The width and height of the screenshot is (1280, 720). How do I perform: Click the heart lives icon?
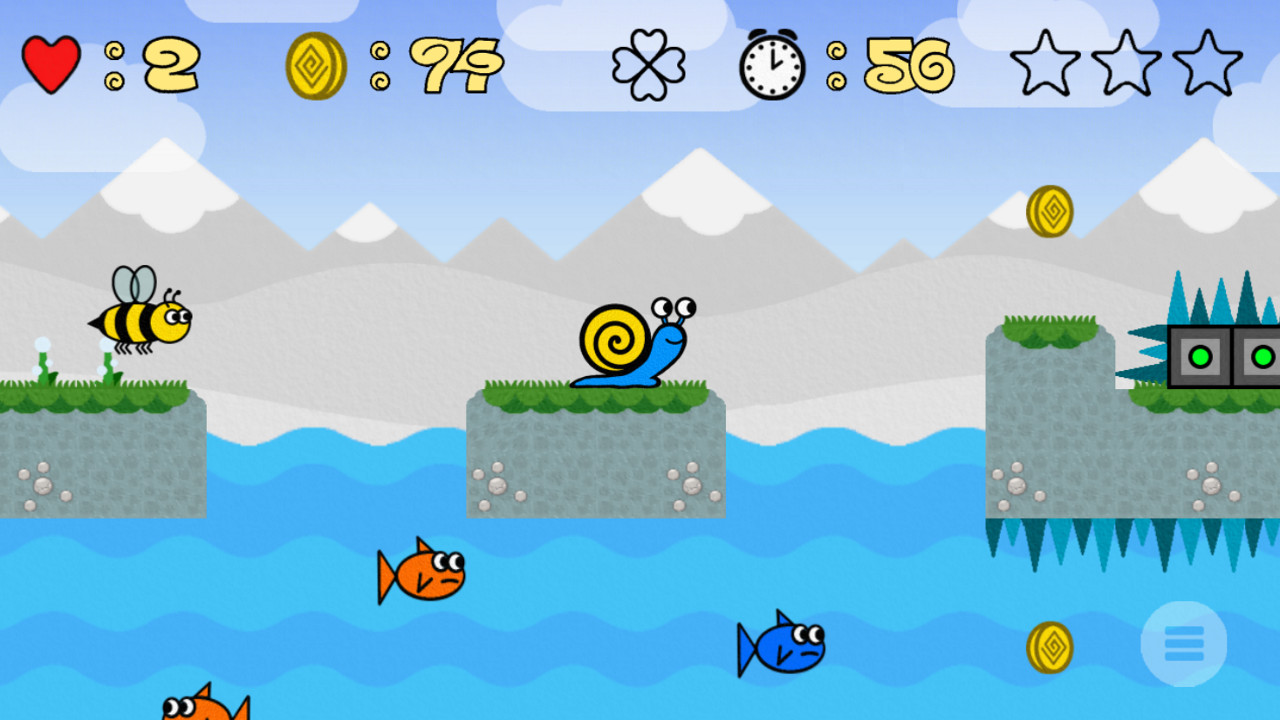coord(50,62)
